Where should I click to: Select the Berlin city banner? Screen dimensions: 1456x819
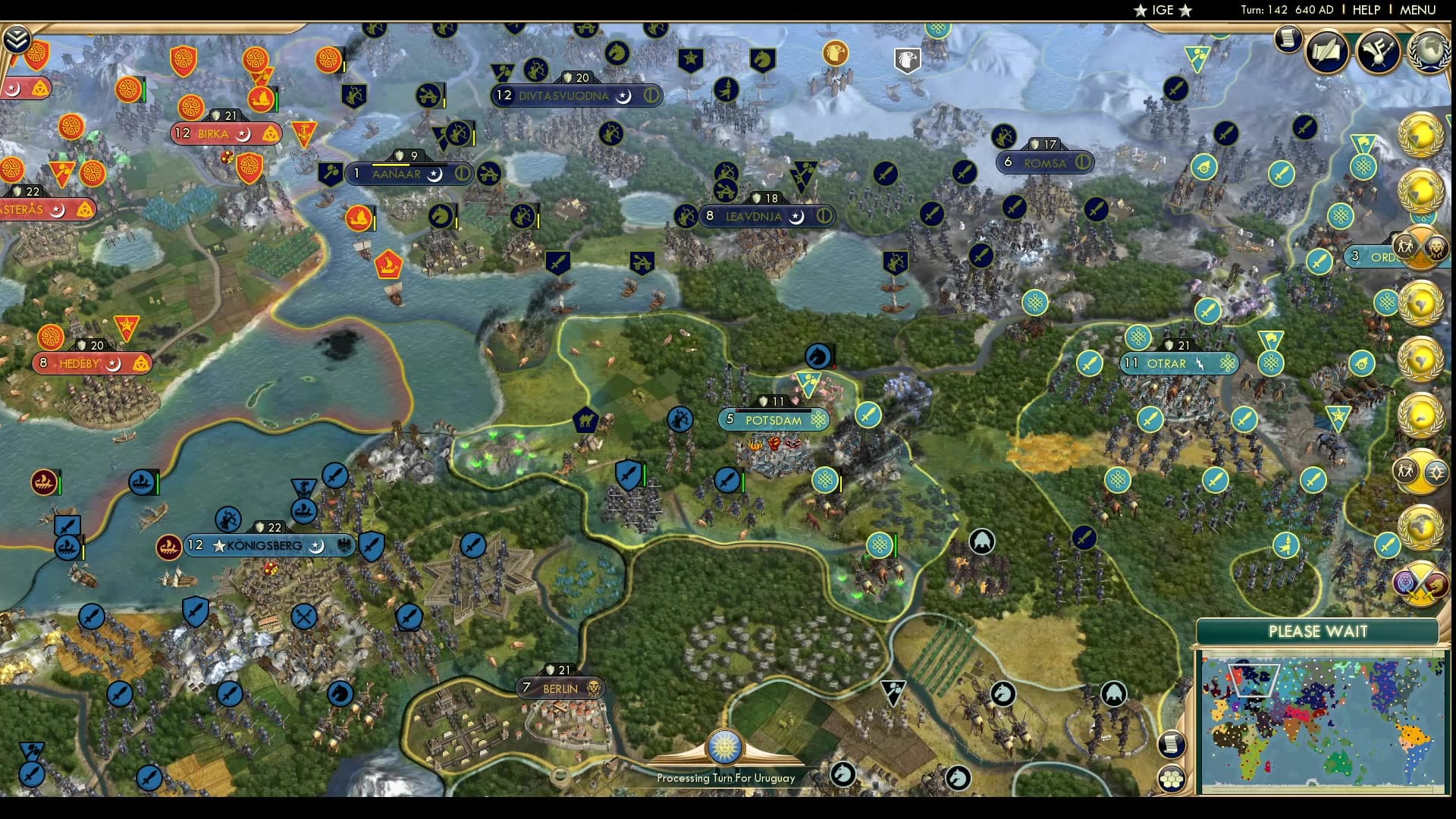coord(562,689)
